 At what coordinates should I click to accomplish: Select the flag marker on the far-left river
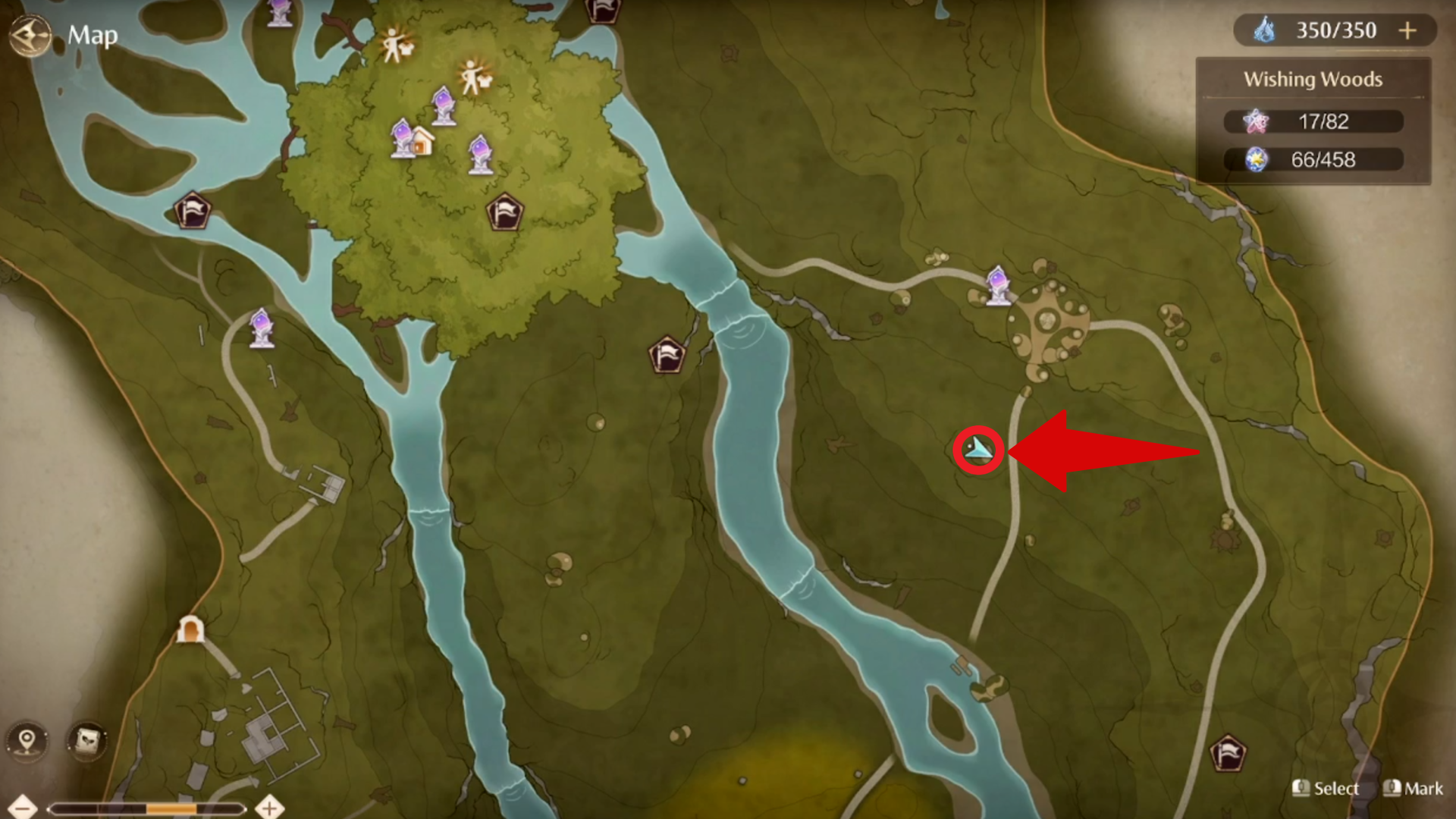(x=192, y=211)
